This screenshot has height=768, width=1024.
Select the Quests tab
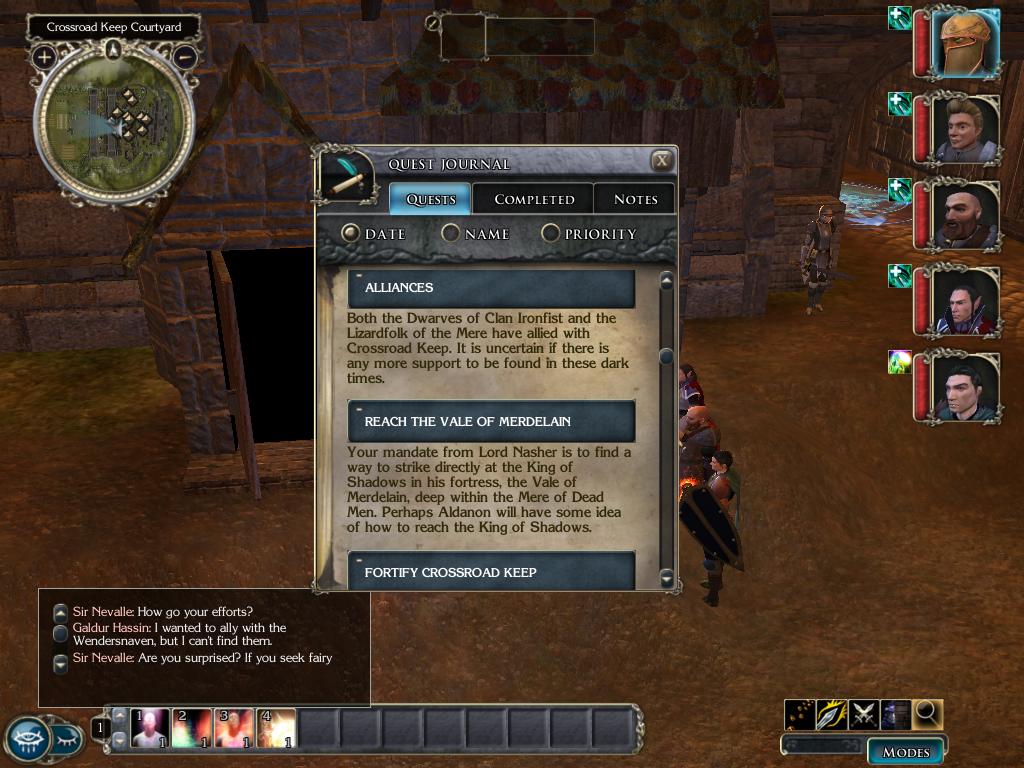(x=431, y=199)
